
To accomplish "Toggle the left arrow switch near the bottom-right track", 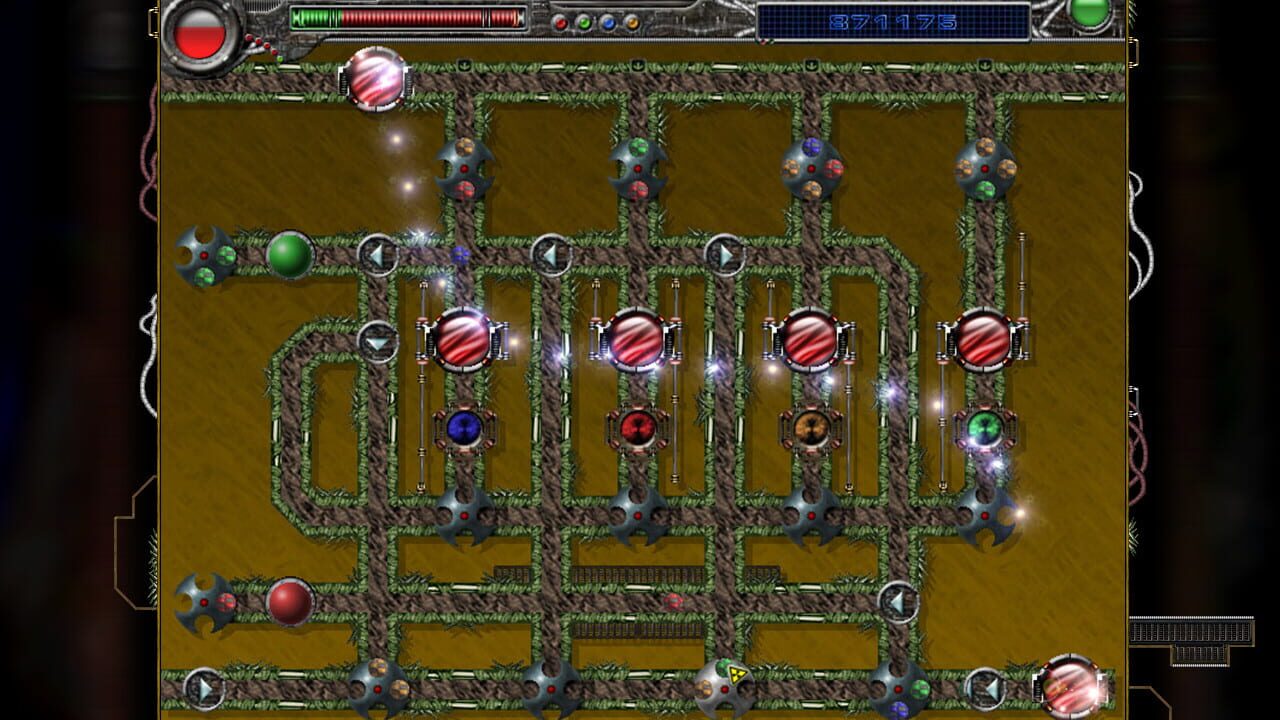I will (x=898, y=600).
